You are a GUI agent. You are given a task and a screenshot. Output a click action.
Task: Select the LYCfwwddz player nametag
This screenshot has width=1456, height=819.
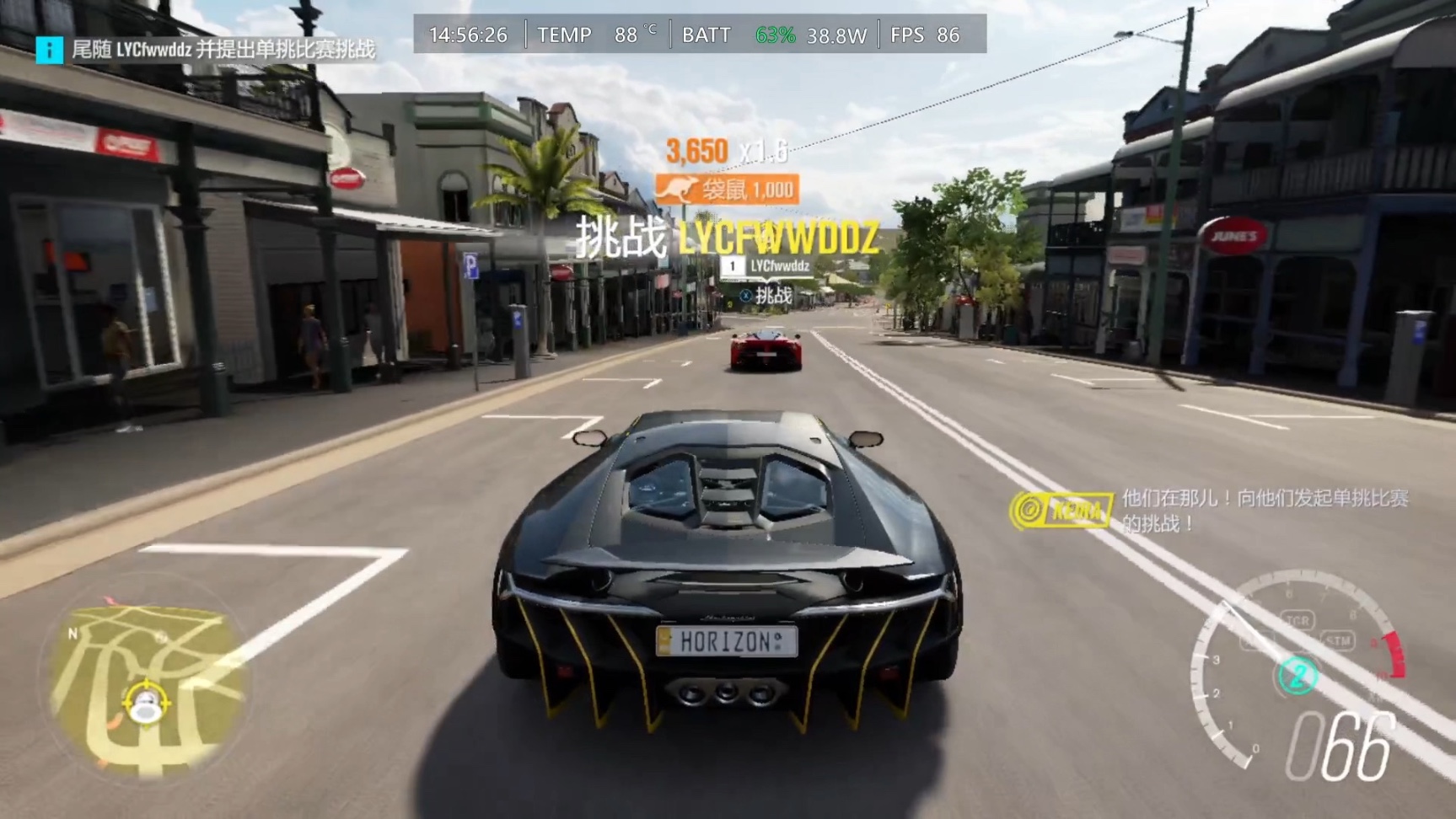[x=768, y=266]
